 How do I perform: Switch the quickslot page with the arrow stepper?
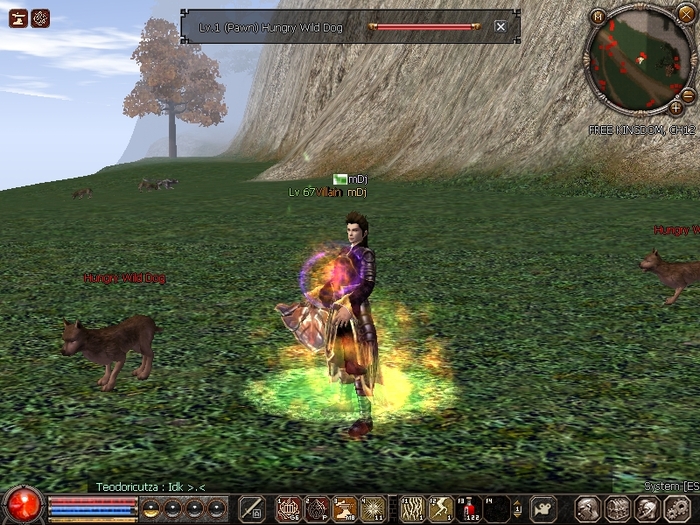[x=519, y=508]
